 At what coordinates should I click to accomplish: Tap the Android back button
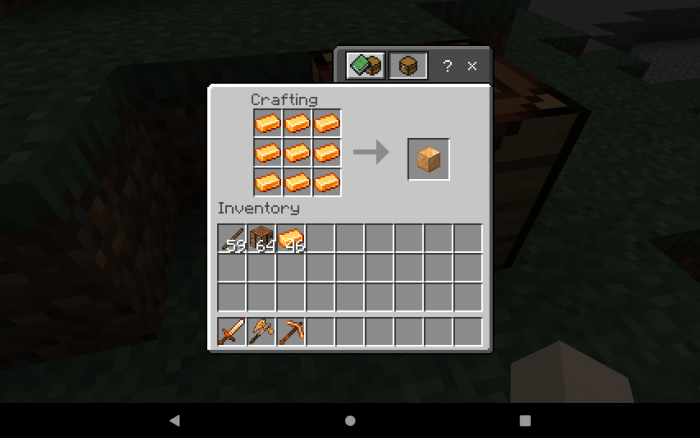175,420
